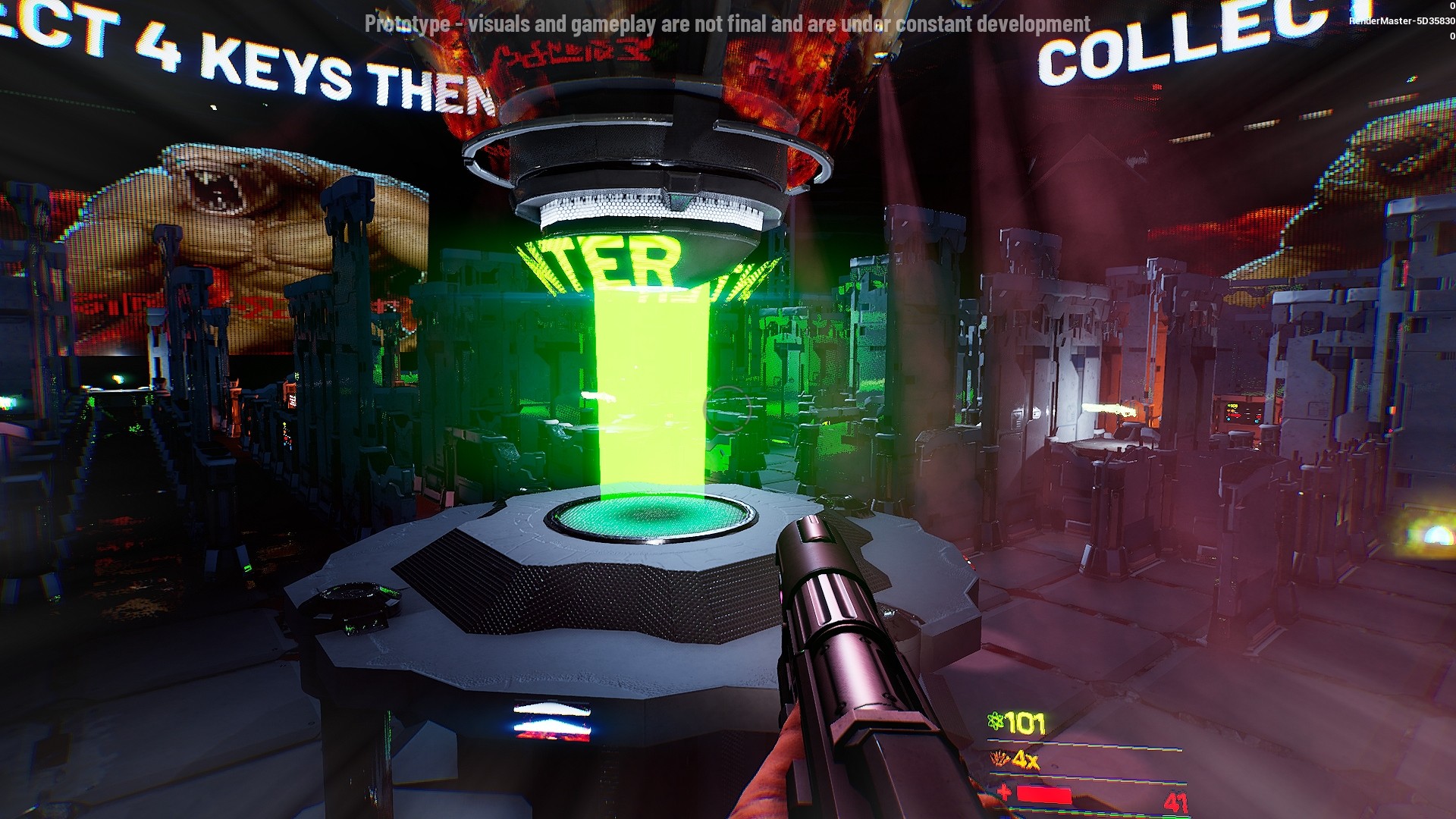Click the crosshair at screen center
Screen dimensions: 1456x819
point(728,409)
